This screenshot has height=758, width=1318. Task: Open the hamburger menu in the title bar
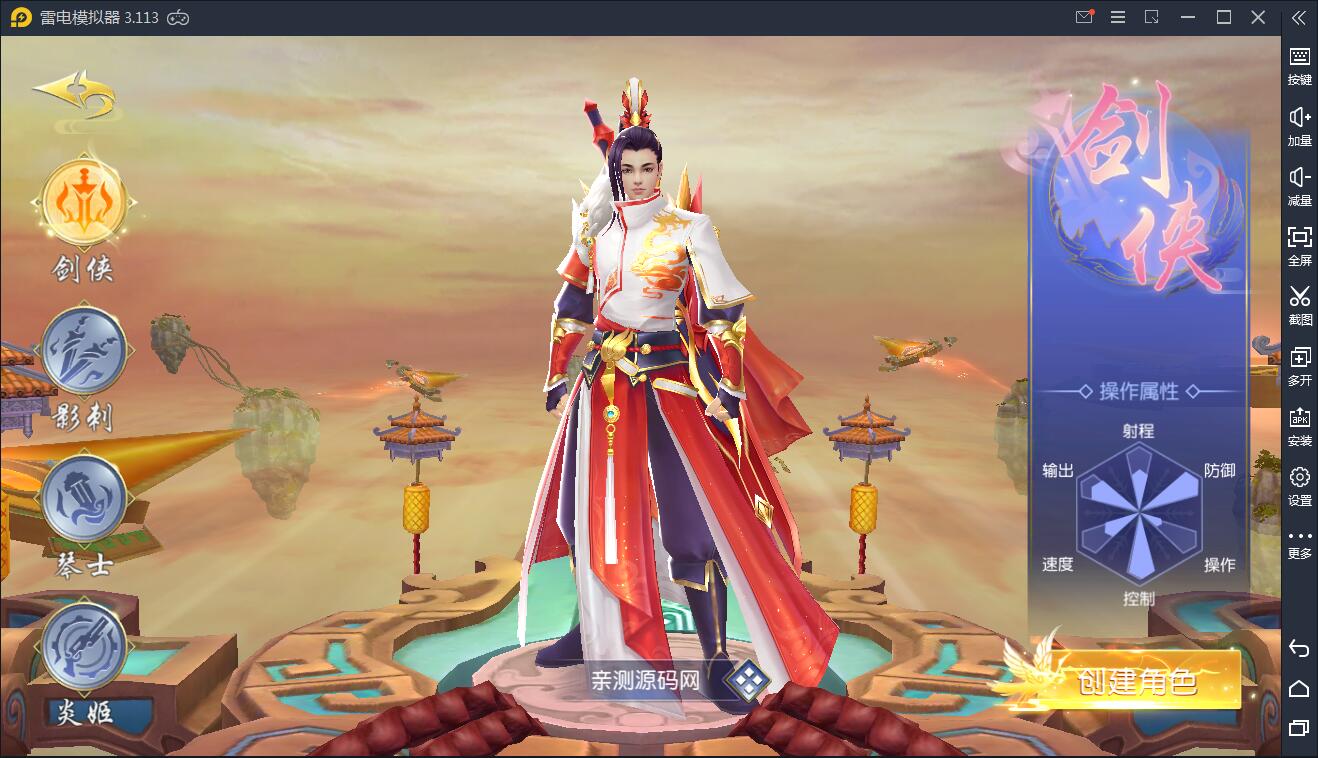tap(1117, 17)
